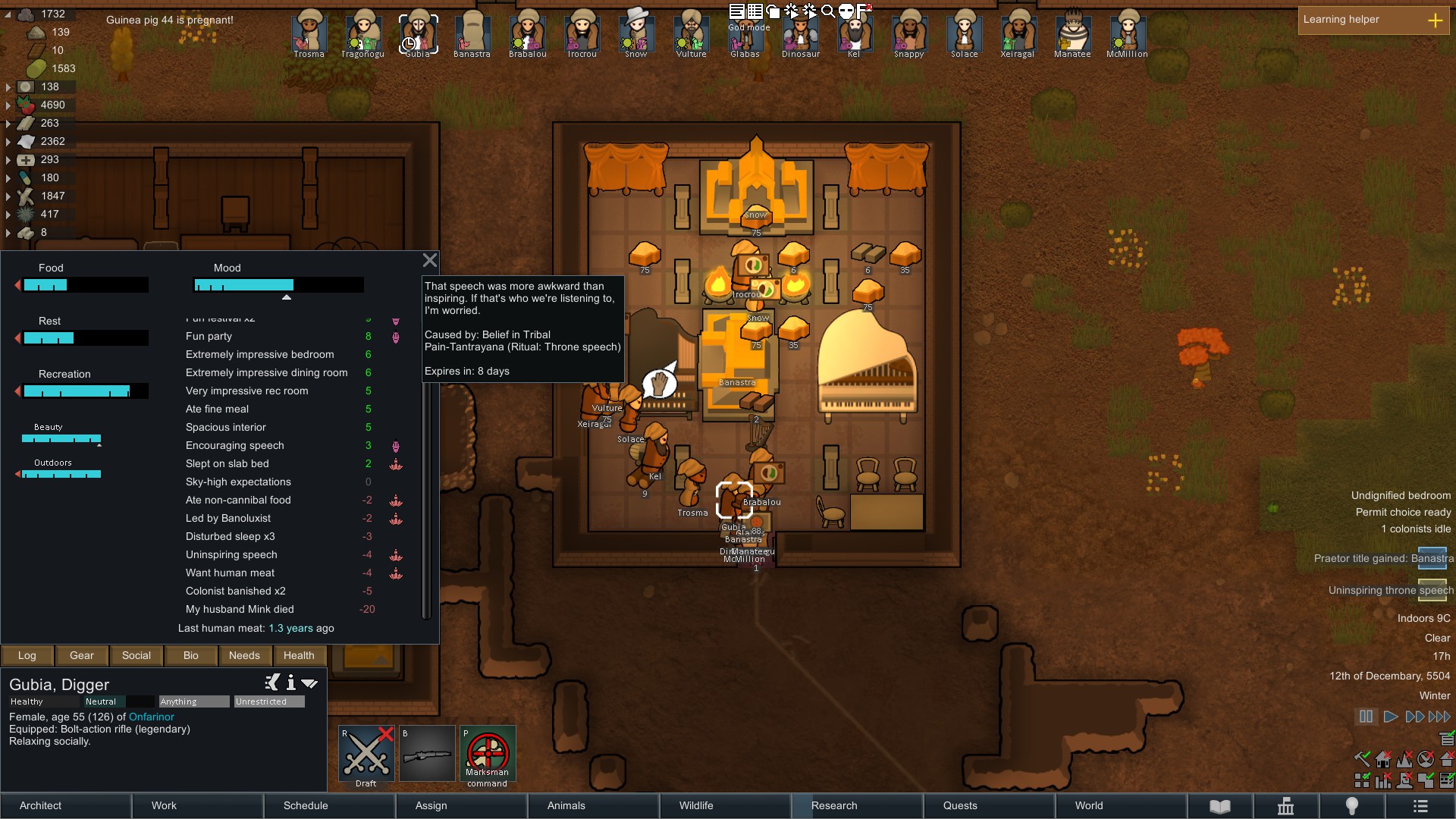Switch to Gubia's Health tab
The height and width of the screenshot is (819, 1456).
point(299,655)
